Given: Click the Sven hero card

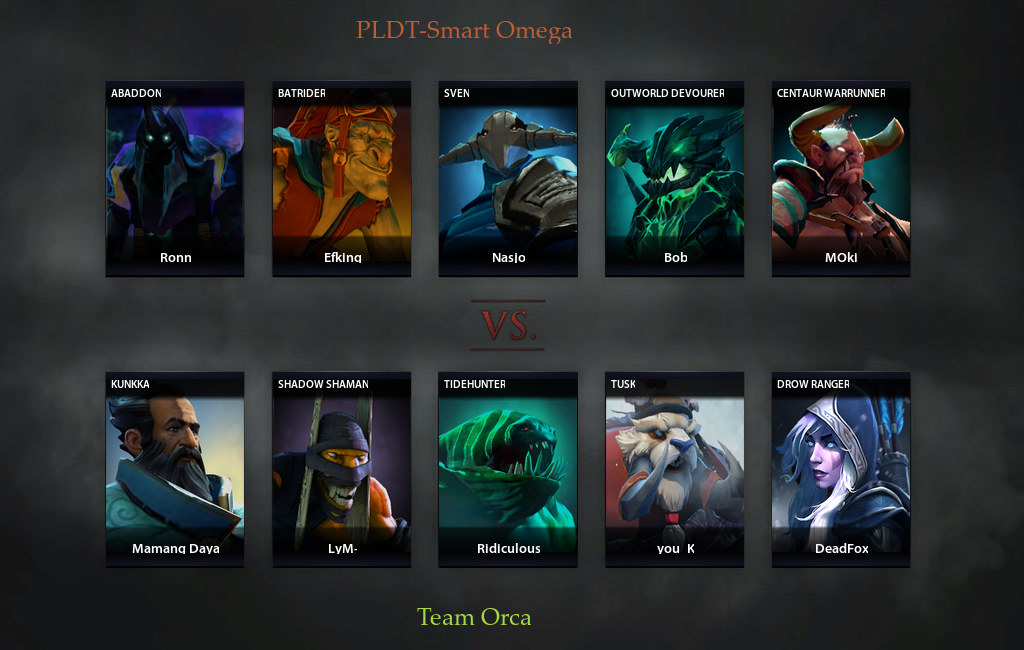Looking at the screenshot, I should coord(508,178).
